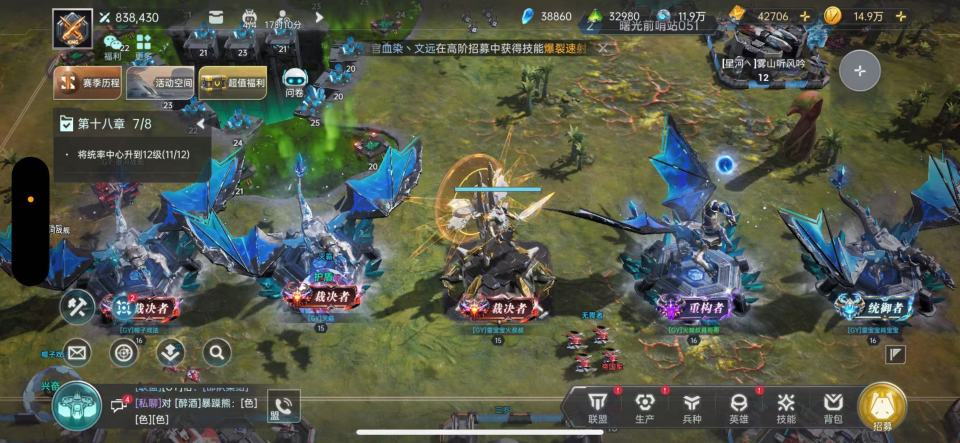Tap the crosshair target button
The height and width of the screenshot is (443, 960).
pyautogui.click(x=124, y=352)
